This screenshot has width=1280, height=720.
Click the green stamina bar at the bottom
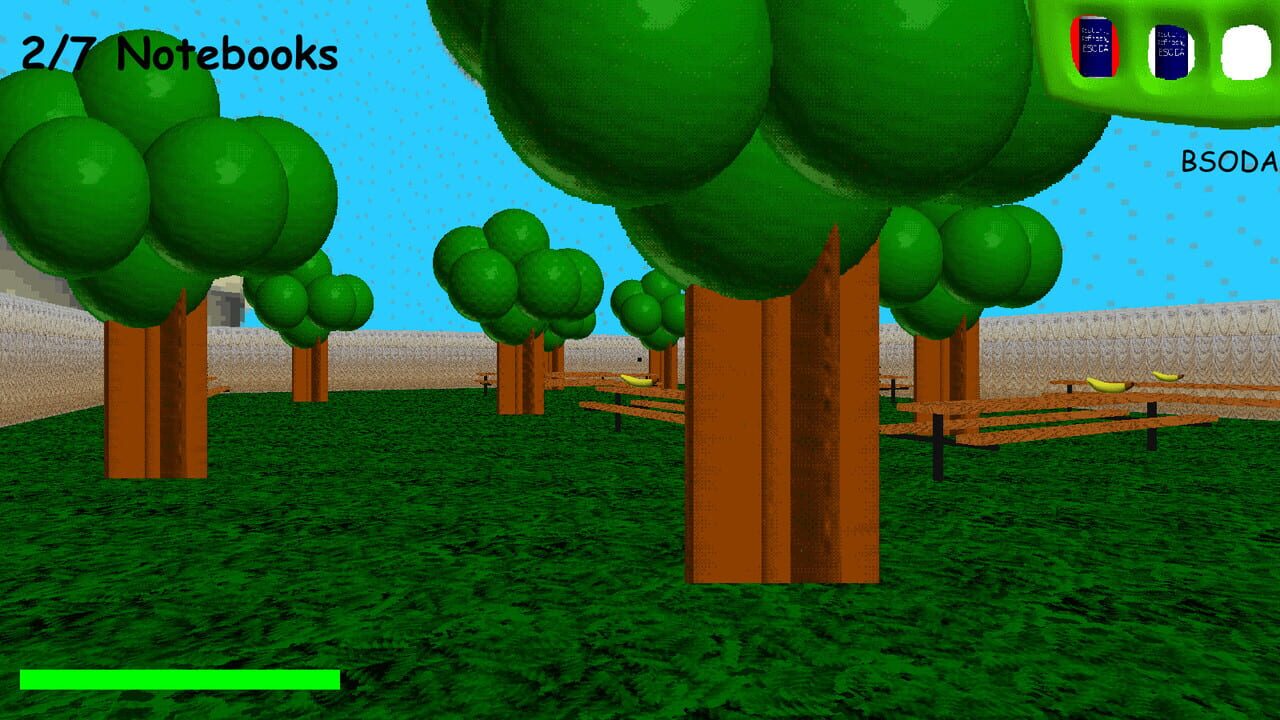point(180,679)
